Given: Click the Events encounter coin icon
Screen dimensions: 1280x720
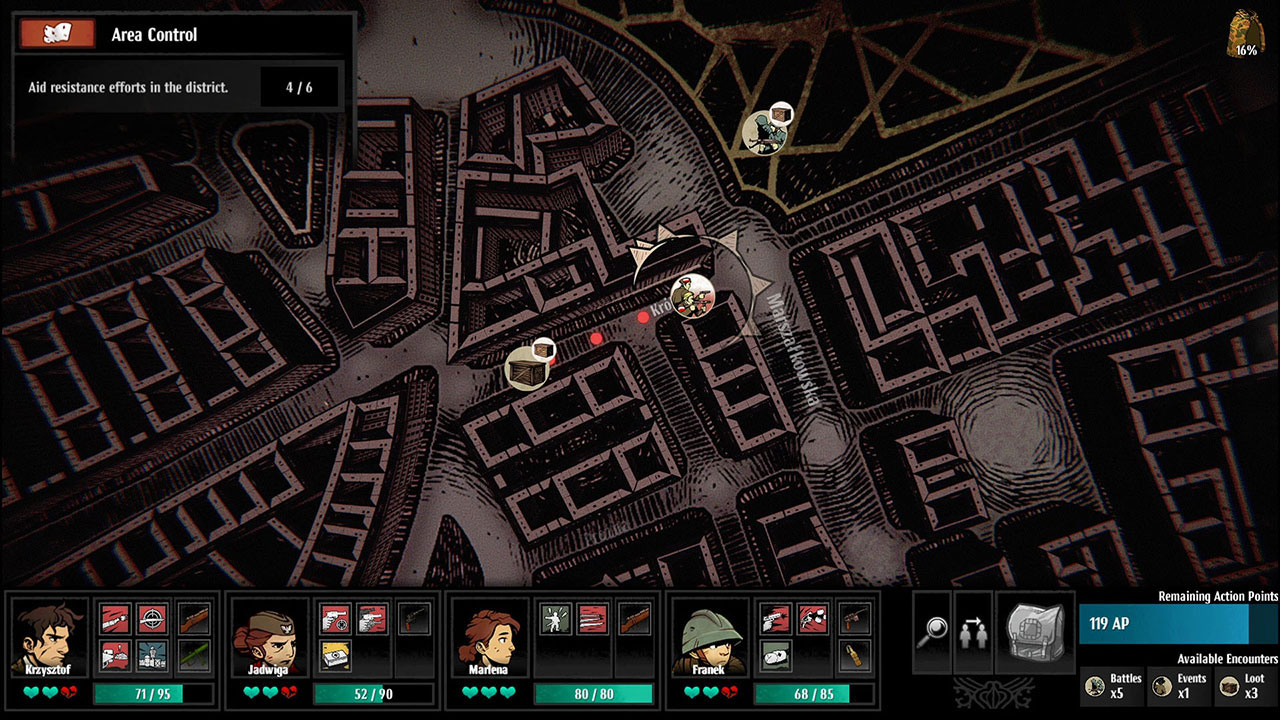Looking at the screenshot, I should point(1160,685).
